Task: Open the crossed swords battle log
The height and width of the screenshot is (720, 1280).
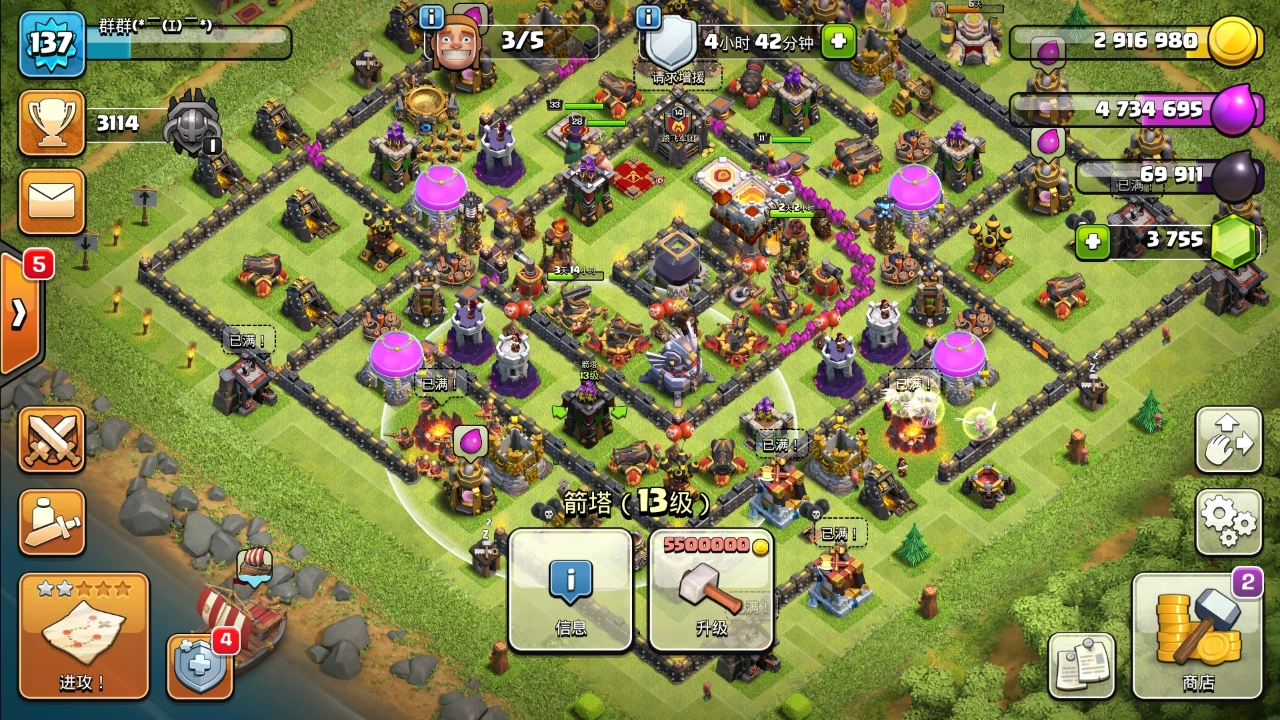Action: tap(51, 439)
